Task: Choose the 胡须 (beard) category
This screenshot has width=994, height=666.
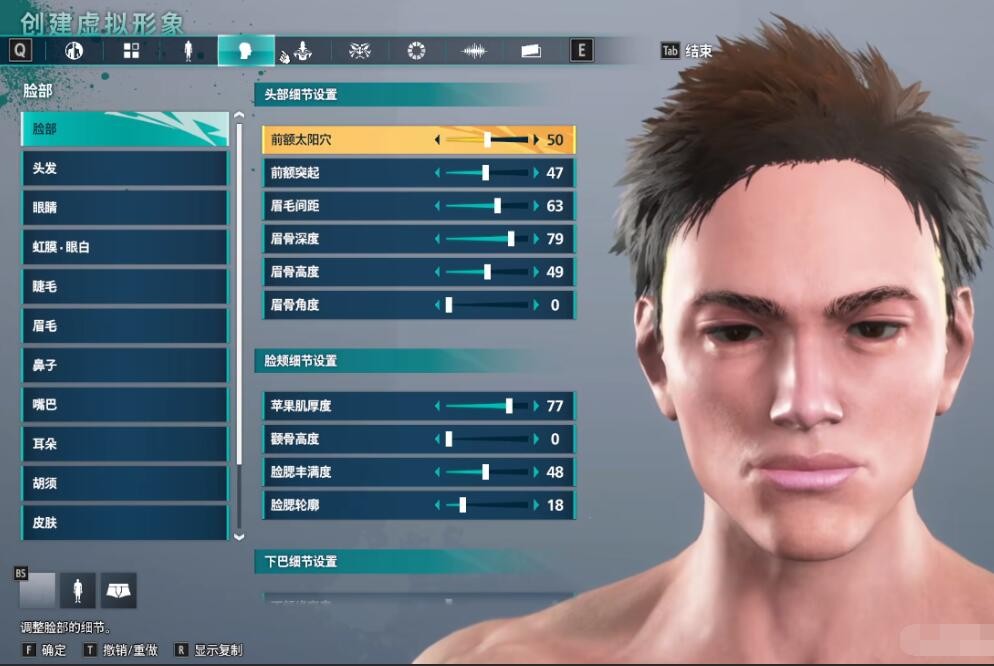Action: (x=124, y=483)
